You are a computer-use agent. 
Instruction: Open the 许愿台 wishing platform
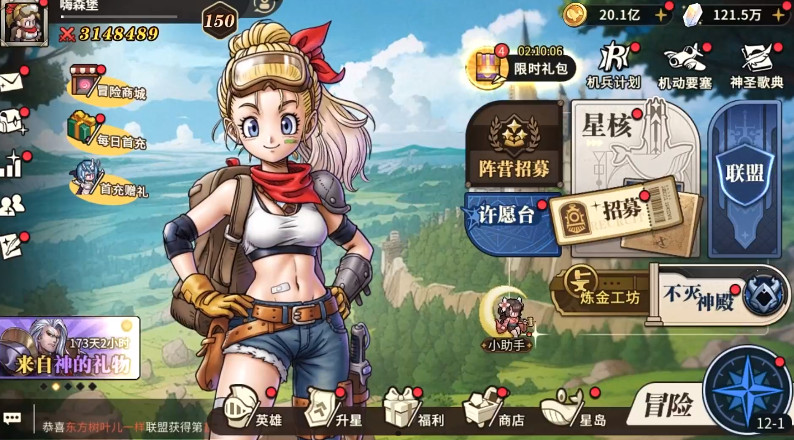(508, 217)
